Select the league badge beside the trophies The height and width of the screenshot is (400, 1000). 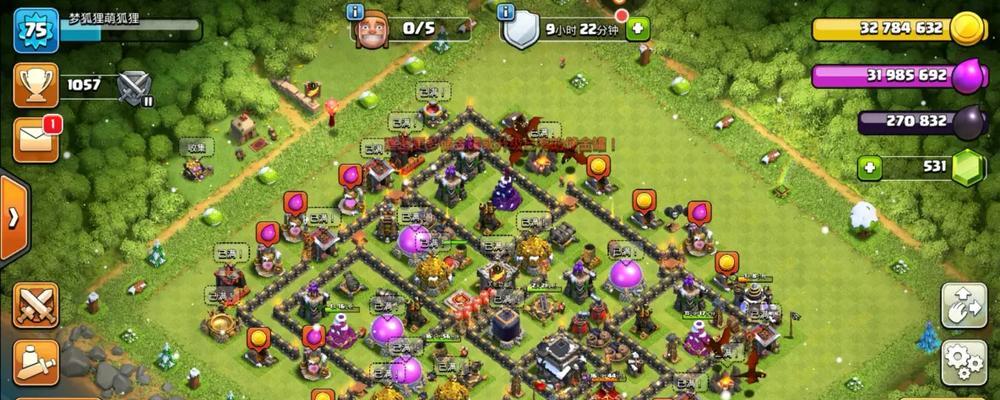pos(133,87)
